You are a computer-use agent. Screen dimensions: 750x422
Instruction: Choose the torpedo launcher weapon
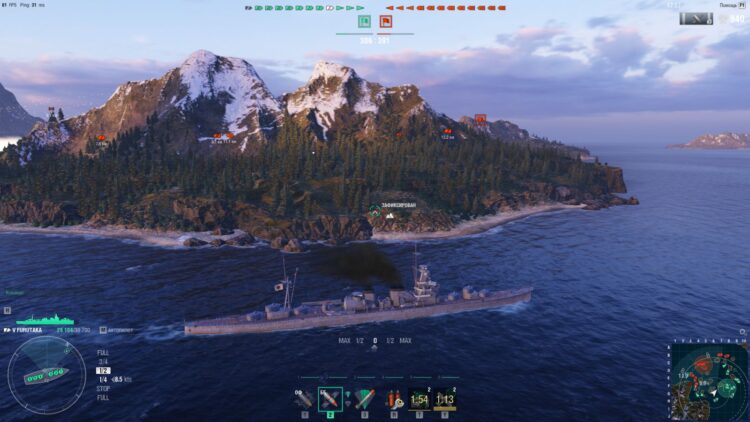364,399
